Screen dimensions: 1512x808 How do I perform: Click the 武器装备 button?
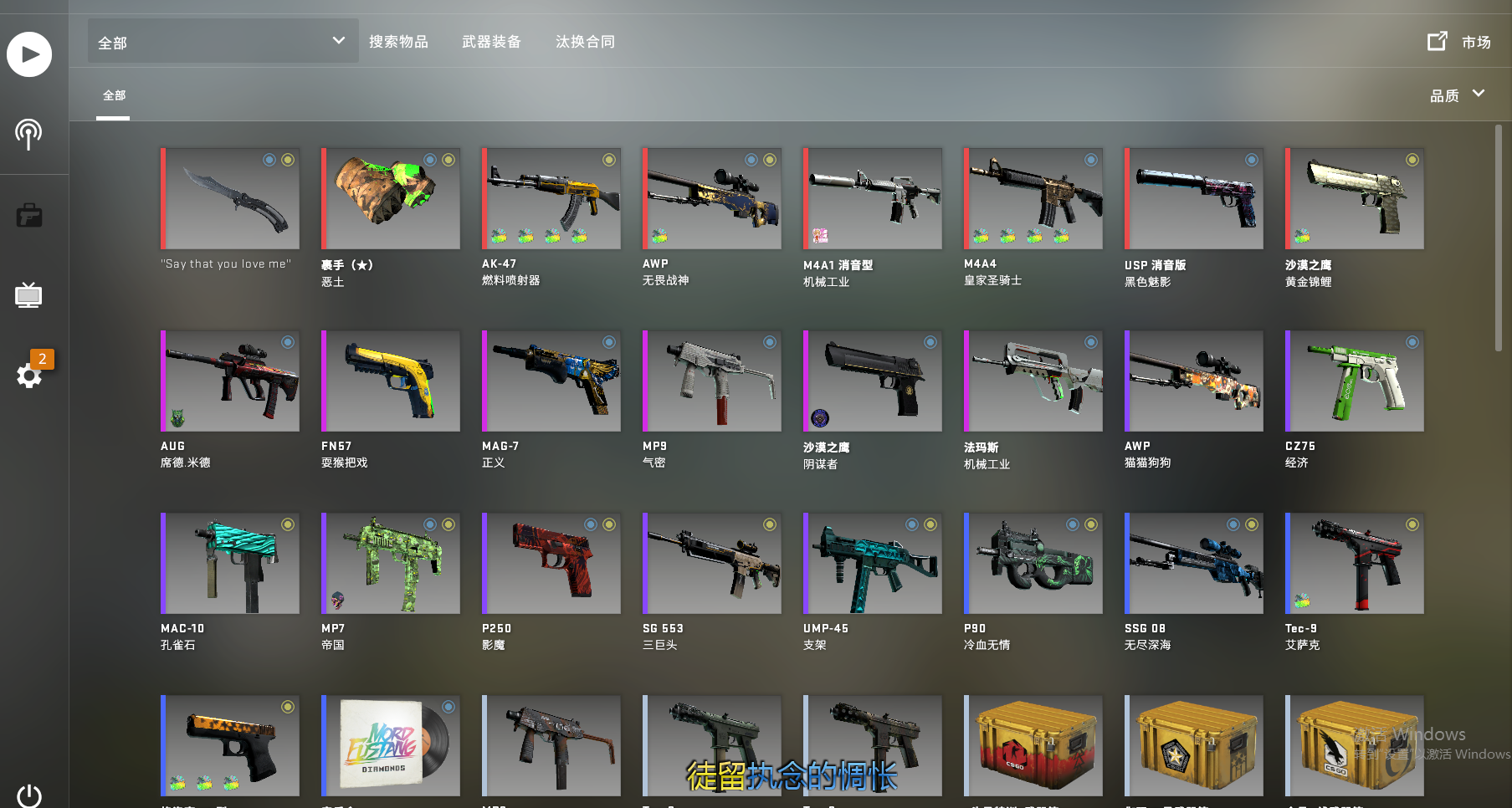pyautogui.click(x=491, y=41)
